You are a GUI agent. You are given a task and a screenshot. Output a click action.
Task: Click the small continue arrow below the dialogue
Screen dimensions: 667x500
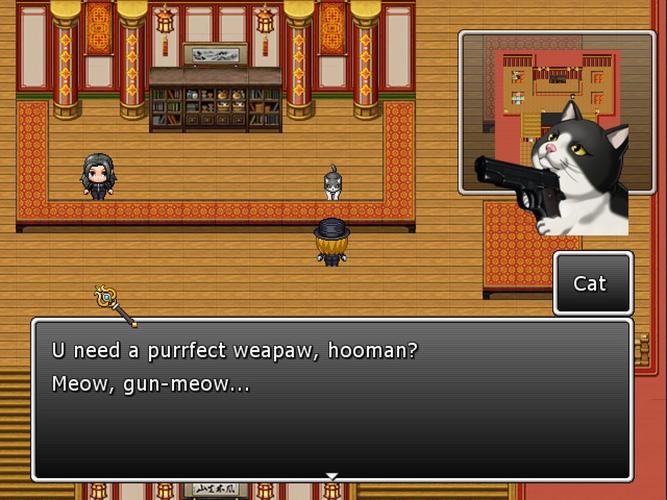point(332,476)
